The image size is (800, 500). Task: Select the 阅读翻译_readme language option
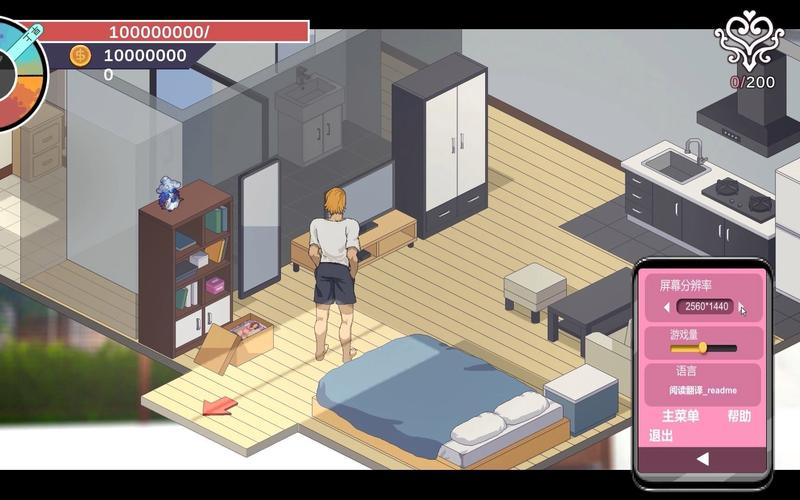pos(703,390)
